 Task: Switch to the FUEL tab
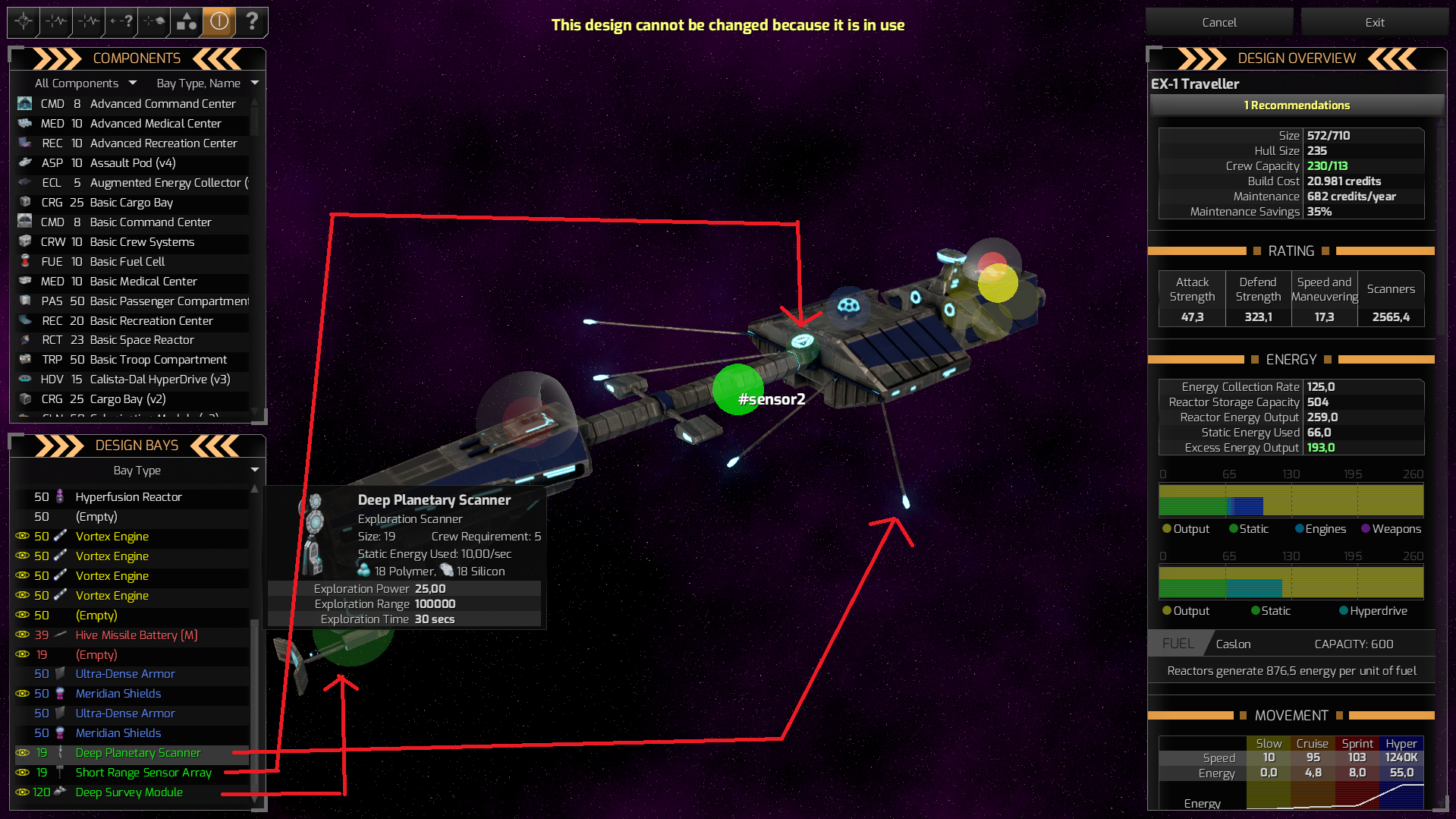[x=1177, y=643]
